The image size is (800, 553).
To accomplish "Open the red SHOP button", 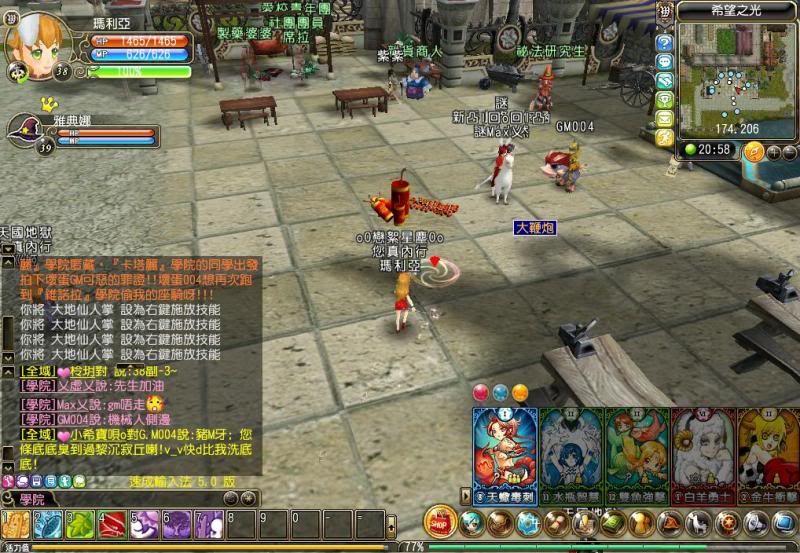I will pos(440,521).
